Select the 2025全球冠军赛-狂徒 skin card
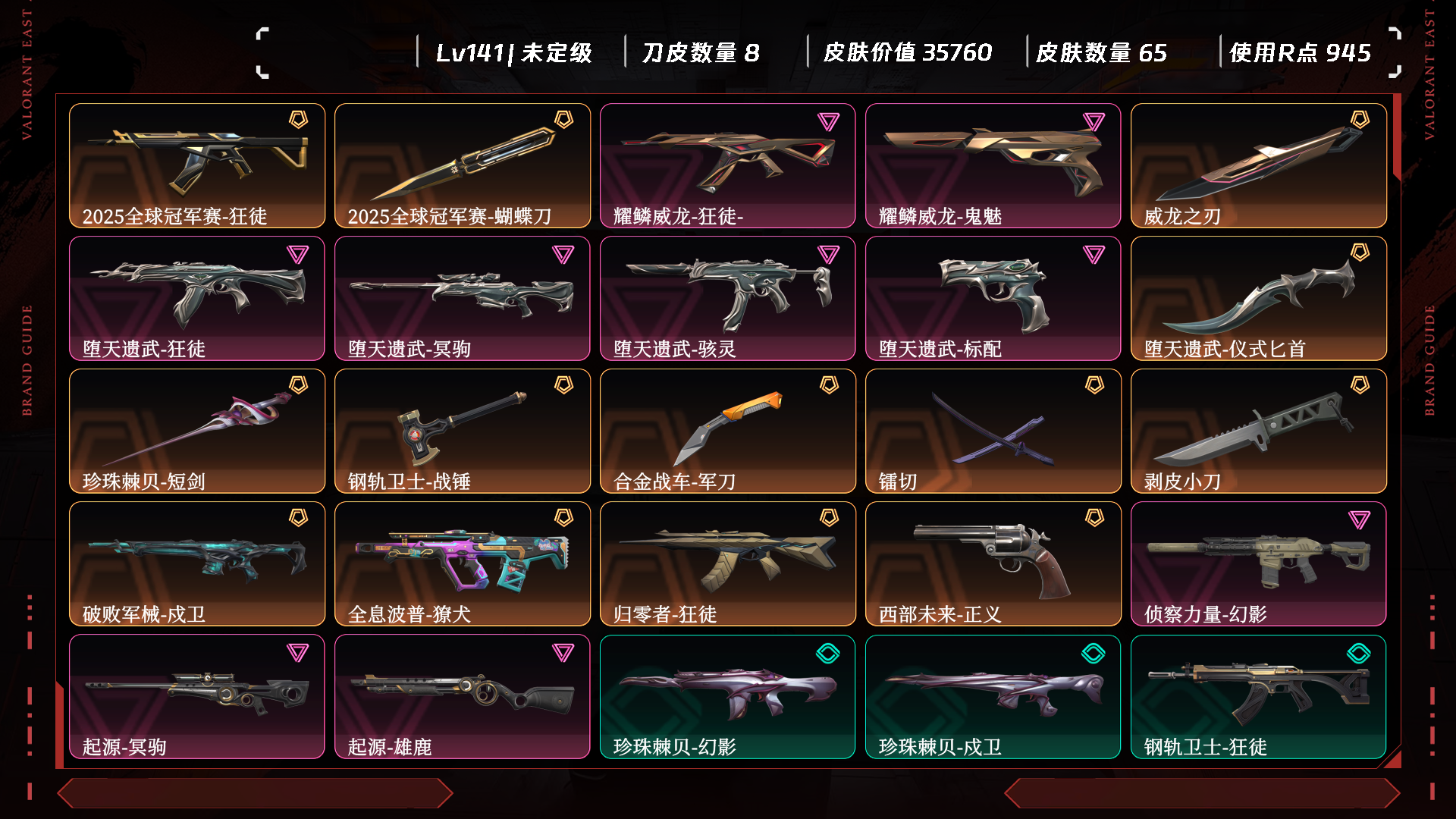The image size is (1456, 819). 197,165
